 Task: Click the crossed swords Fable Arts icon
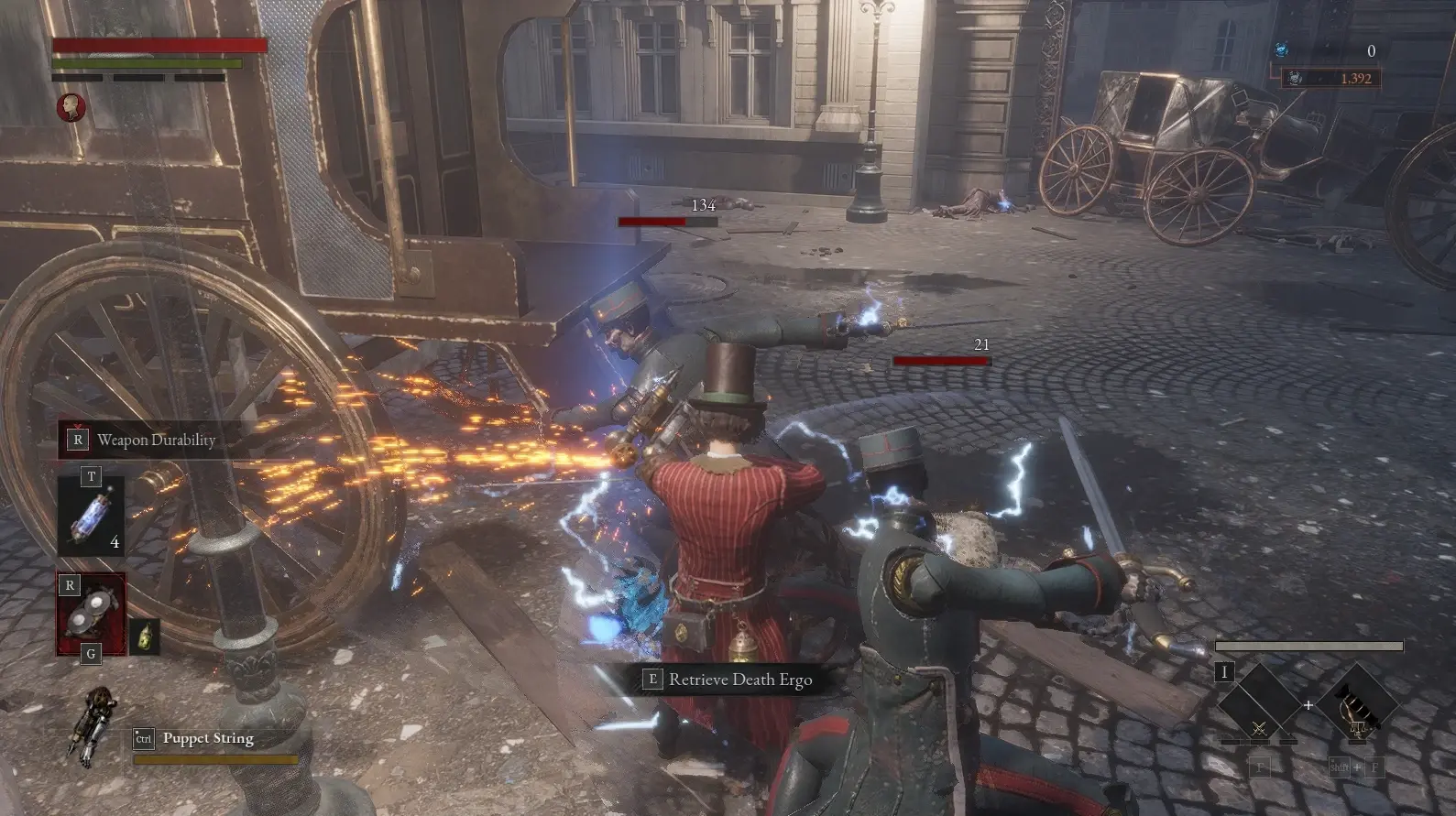click(1259, 728)
